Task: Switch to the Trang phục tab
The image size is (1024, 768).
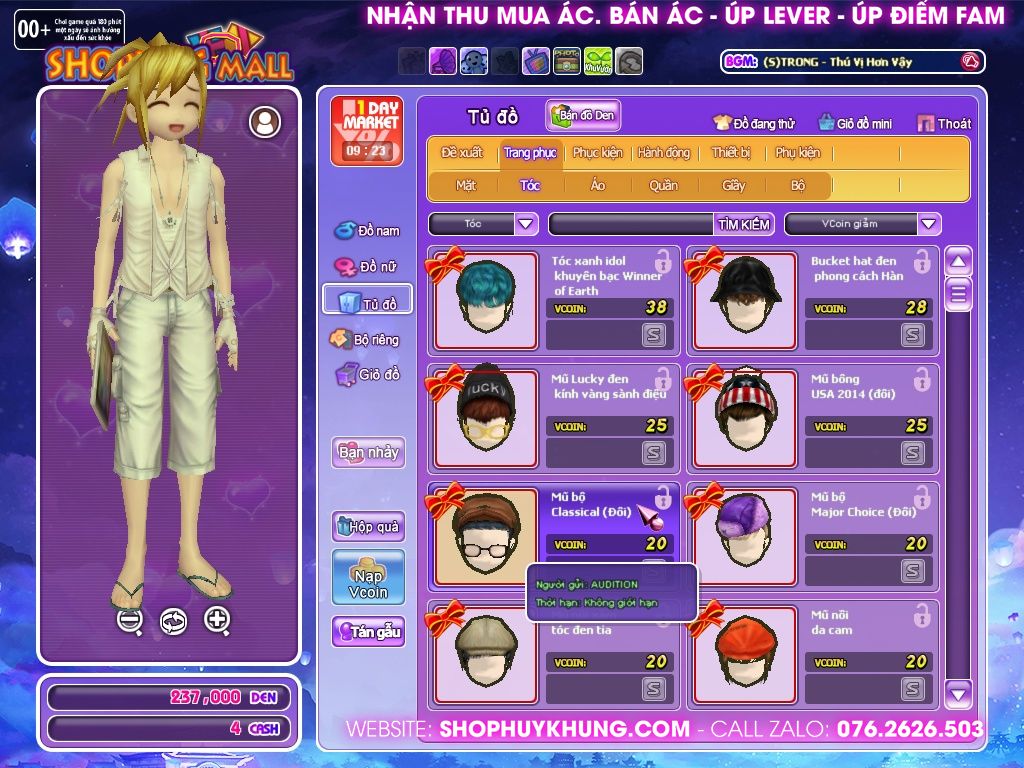Action: click(530, 153)
